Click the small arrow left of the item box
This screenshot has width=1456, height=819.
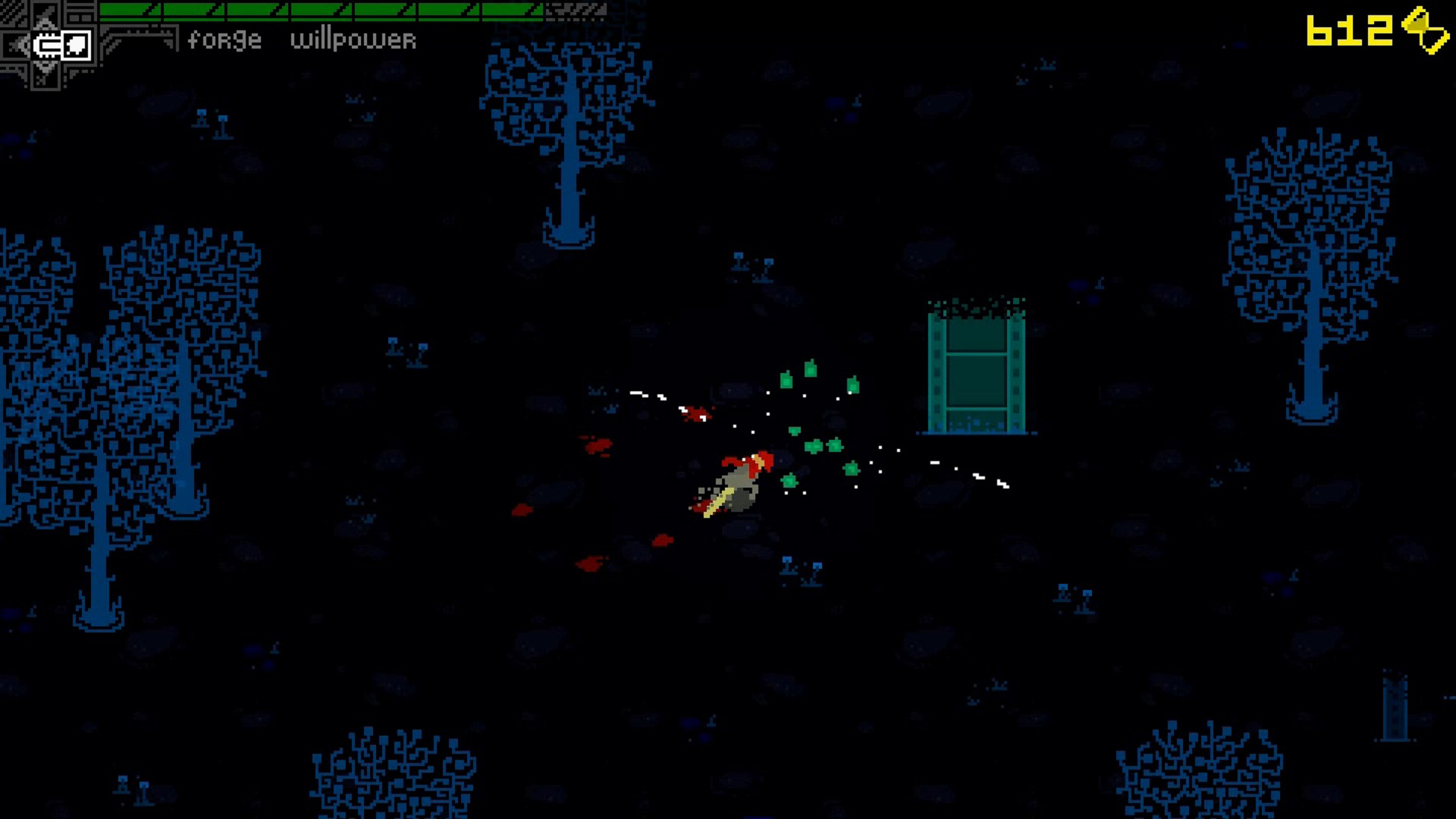point(19,45)
